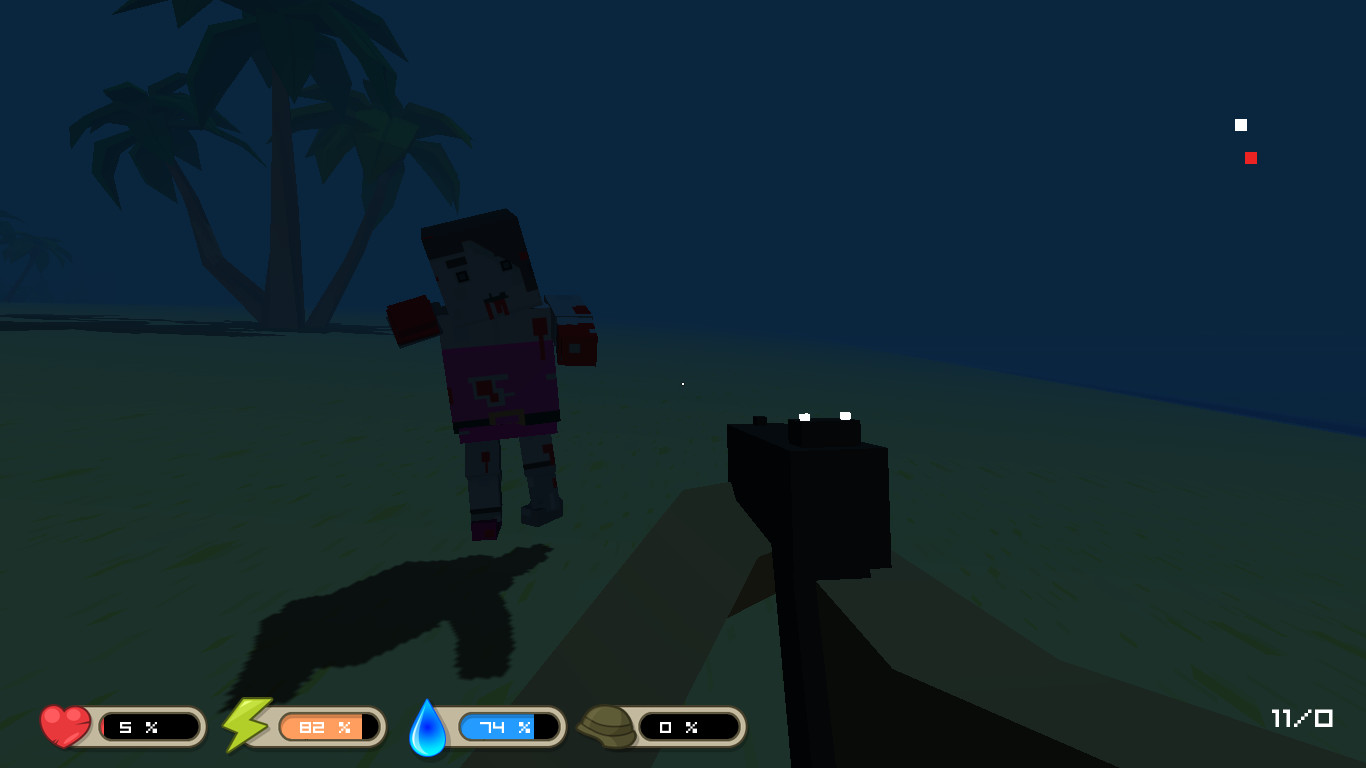Click the crosshair dot at screen center
The height and width of the screenshot is (768, 1366).
(682, 383)
